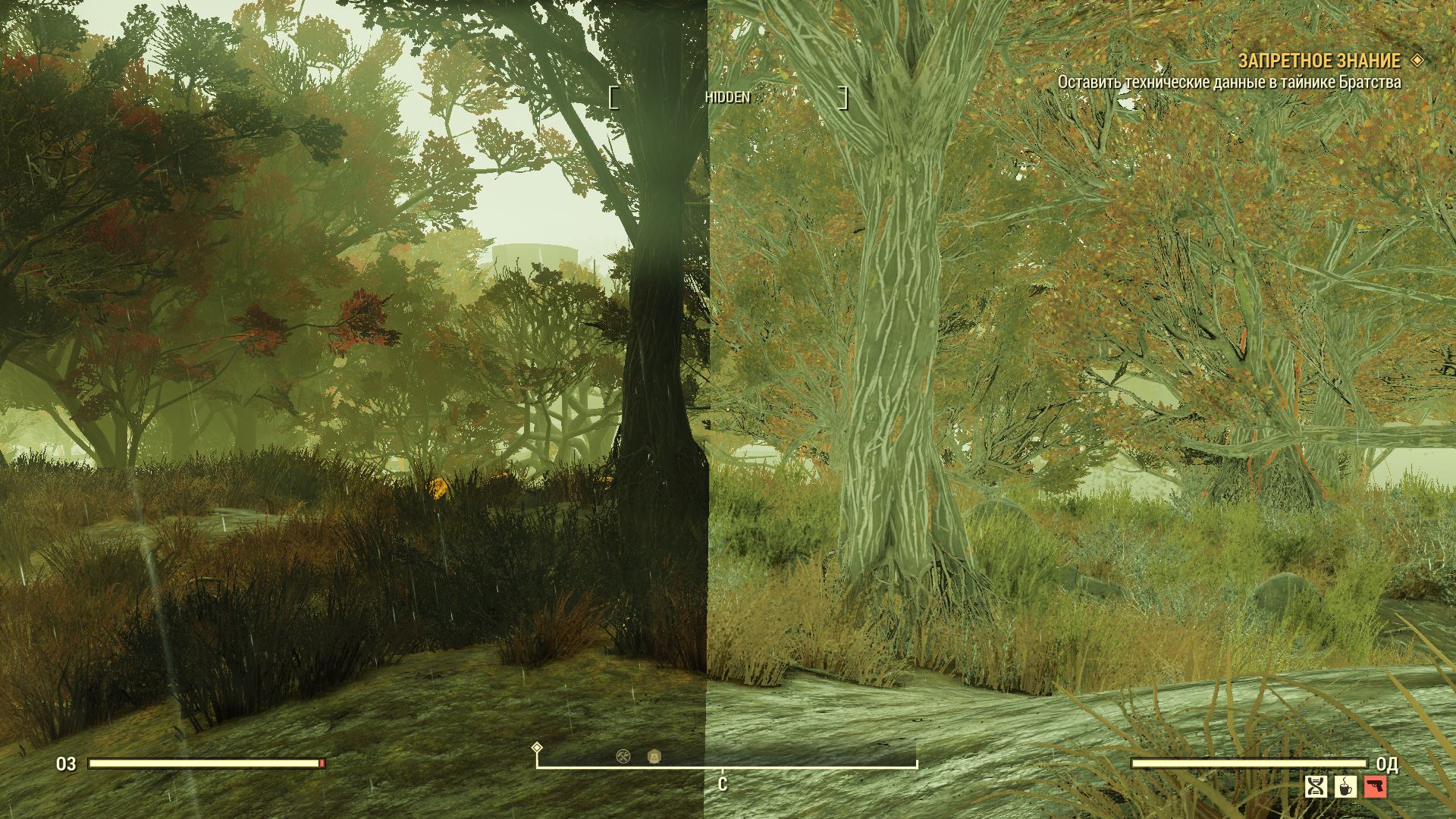Click the steaming coffee cup status icon
The width and height of the screenshot is (1456, 819).
pos(1346,787)
